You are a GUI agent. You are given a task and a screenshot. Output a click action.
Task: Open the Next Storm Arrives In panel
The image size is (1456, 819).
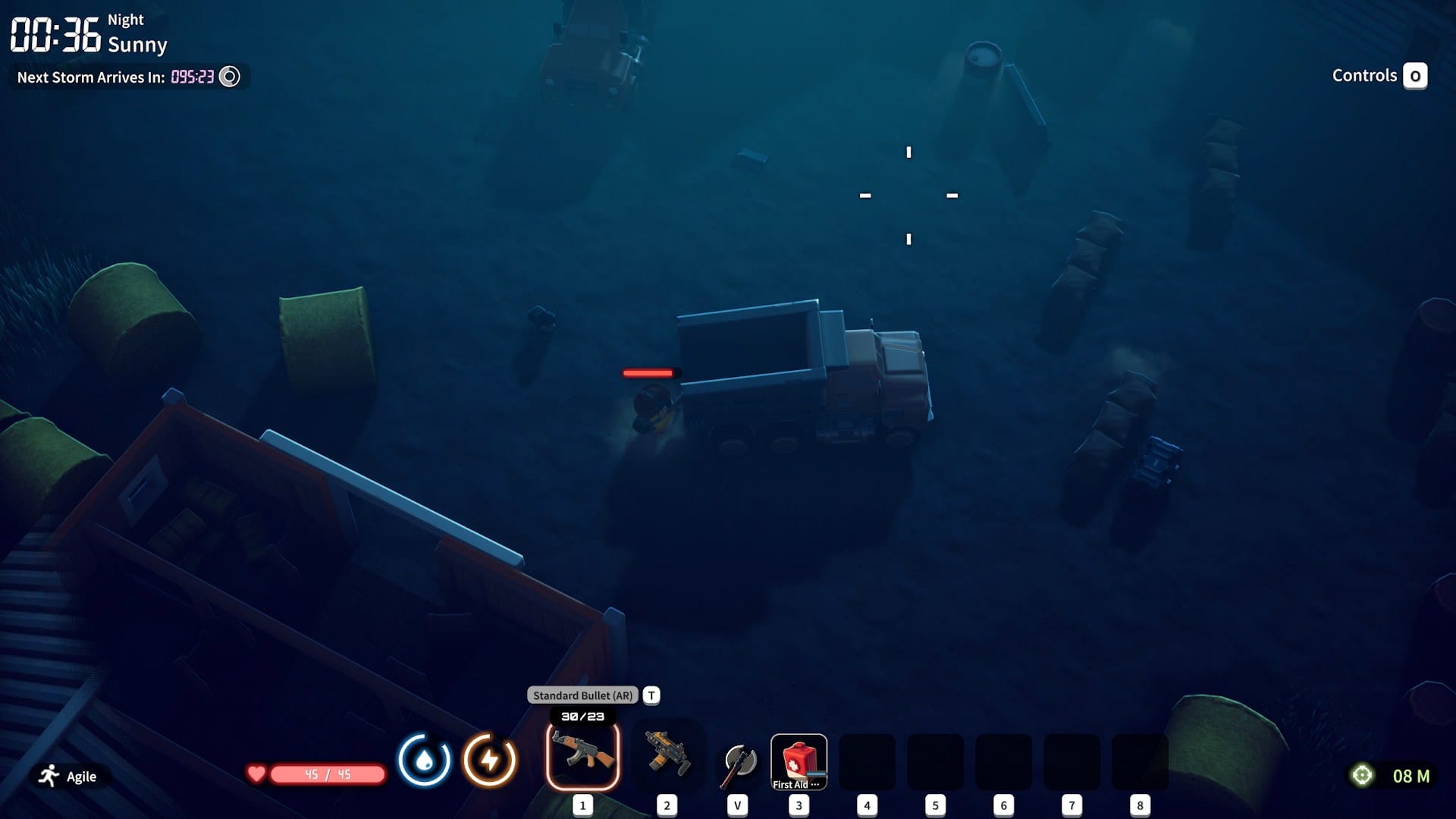[91, 76]
